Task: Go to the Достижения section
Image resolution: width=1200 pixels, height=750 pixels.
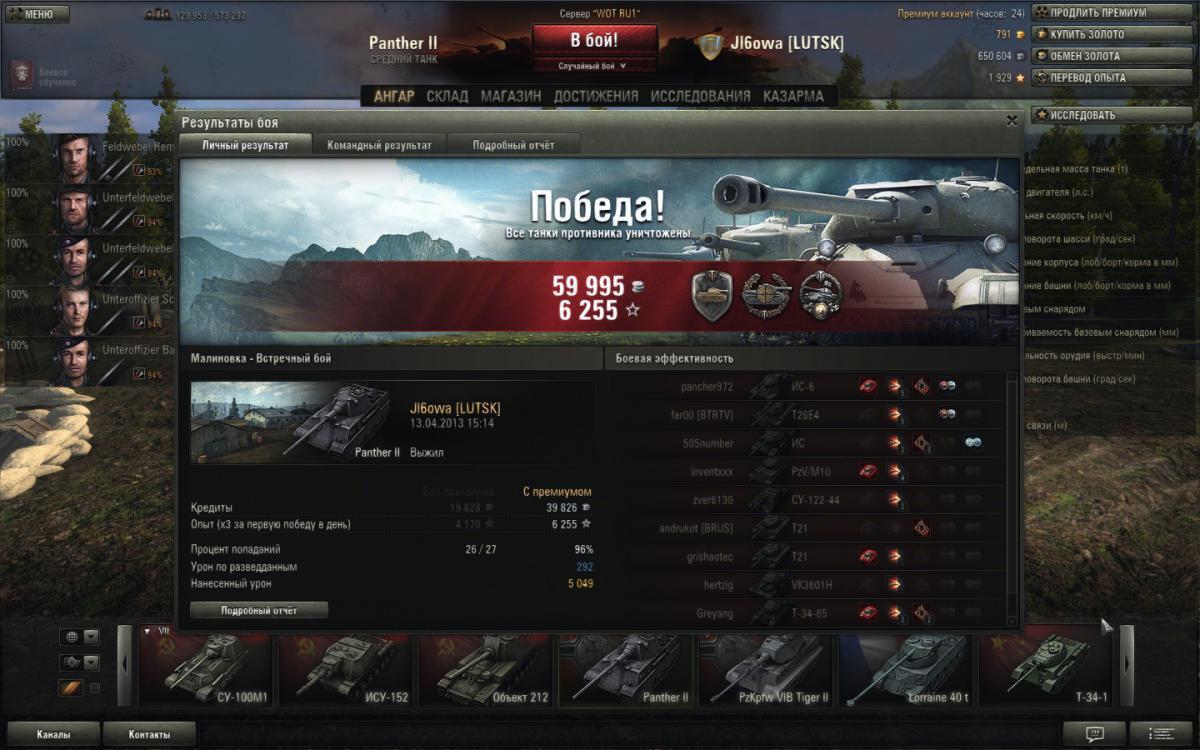Action: tap(595, 96)
